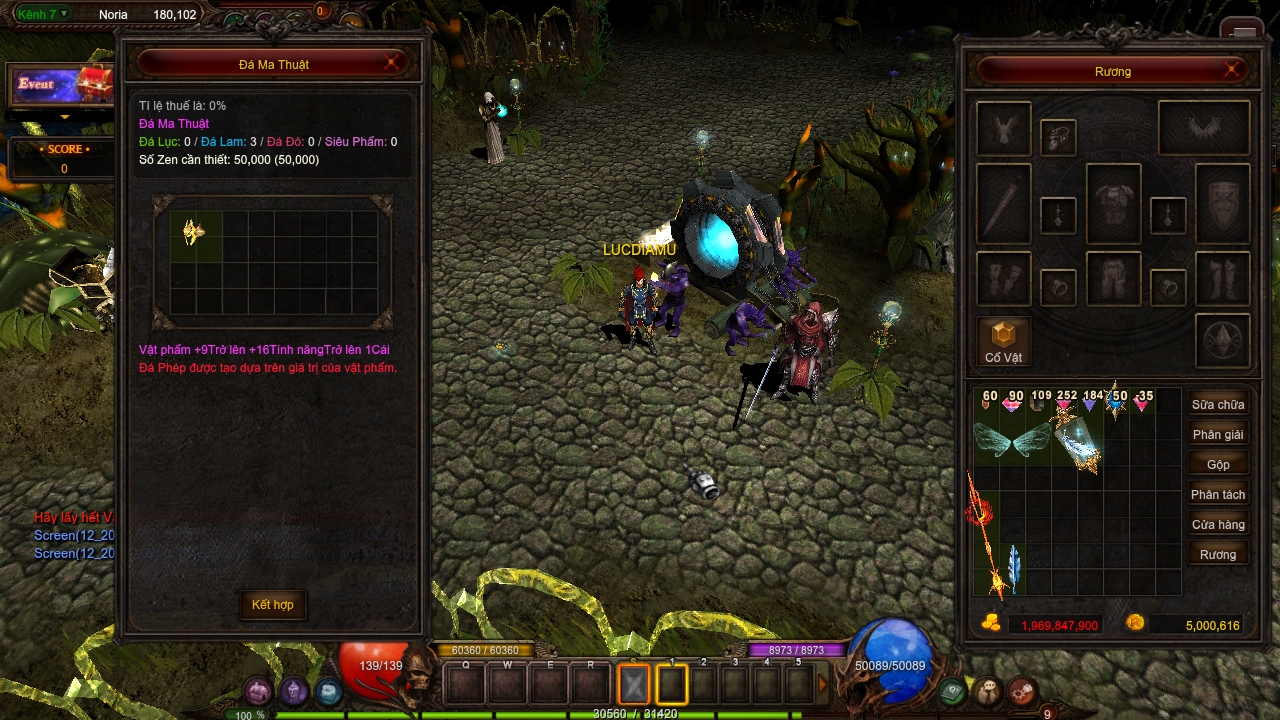Open the Cửa hàng shop
The width and height of the screenshot is (1280, 720).
pos(1217,525)
